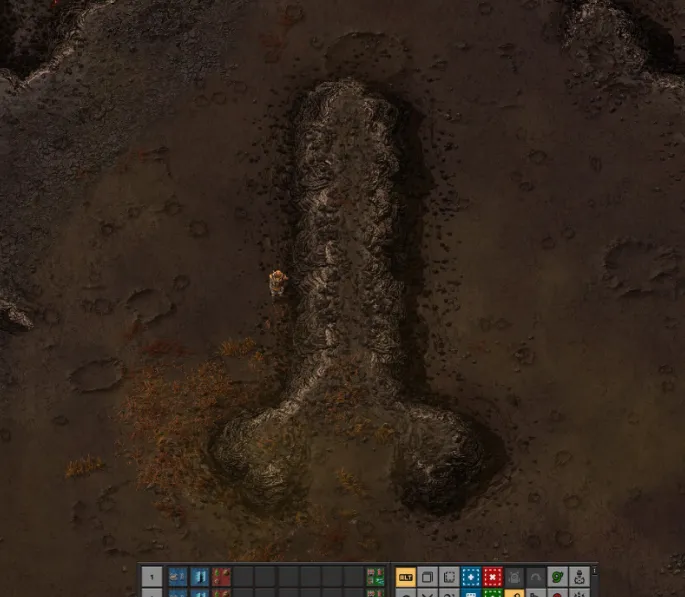
Task: Click the quickbar page button labeled 1
Action: pos(152,577)
